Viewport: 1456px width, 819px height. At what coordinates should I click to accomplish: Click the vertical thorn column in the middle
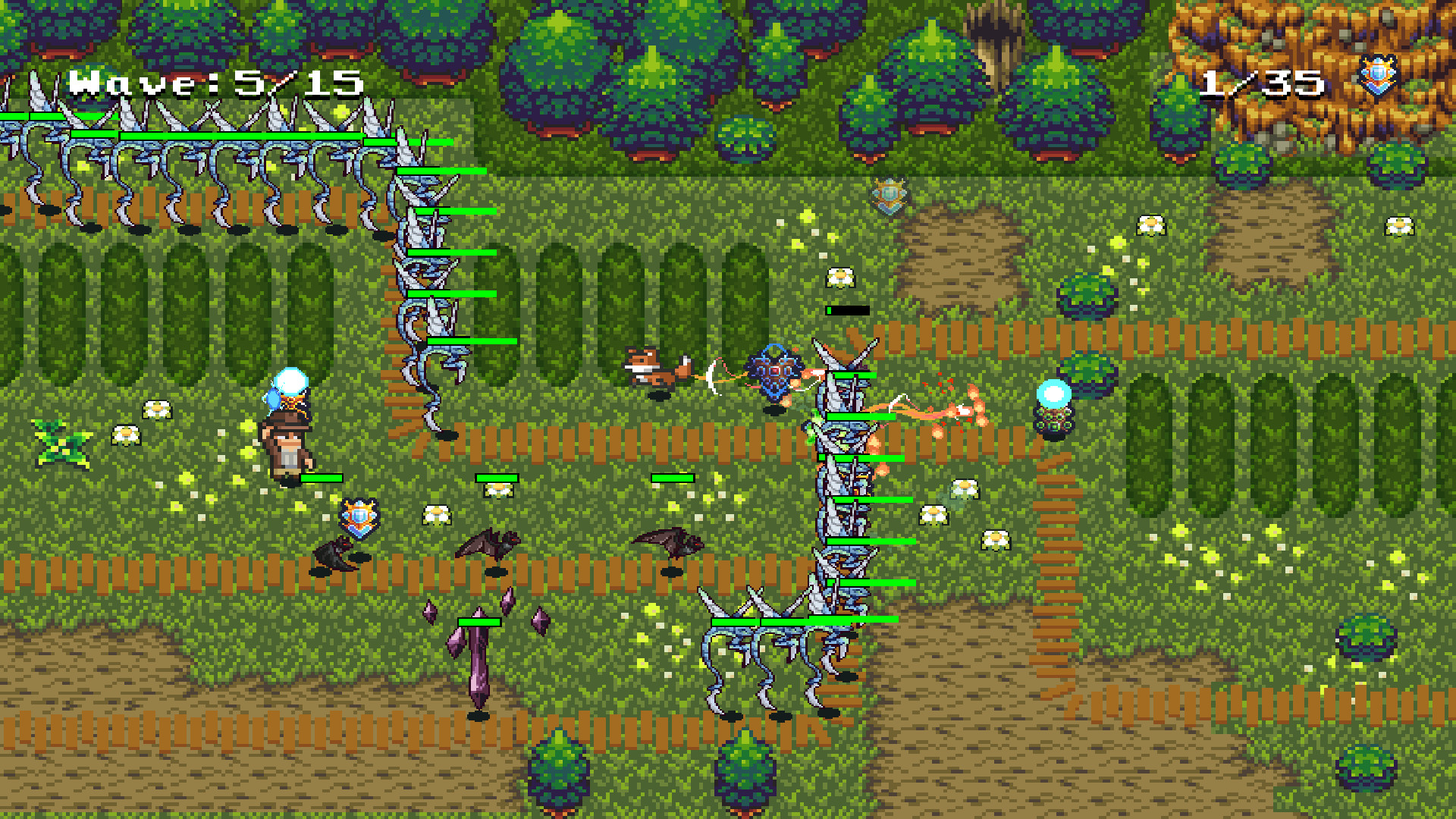842,493
